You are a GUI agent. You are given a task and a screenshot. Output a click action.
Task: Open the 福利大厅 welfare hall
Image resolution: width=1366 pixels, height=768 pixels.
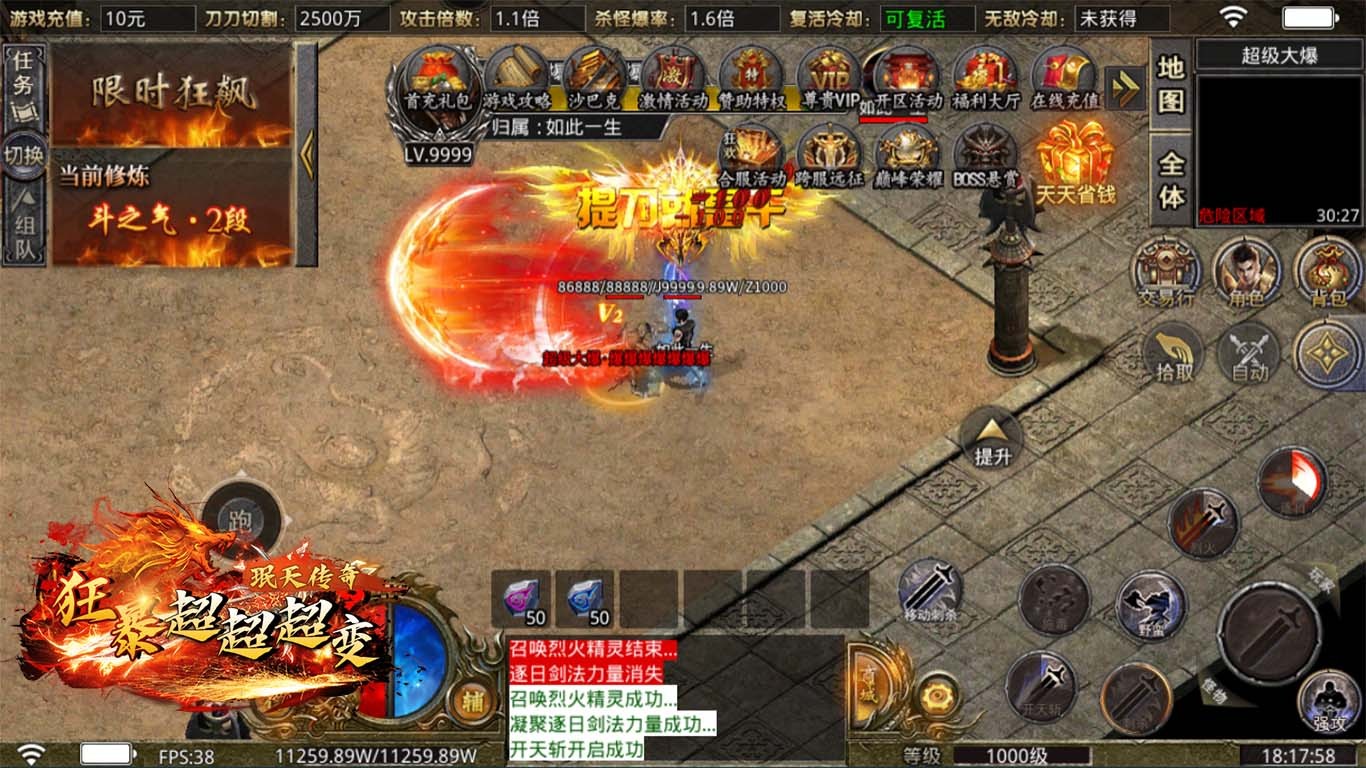[x=986, y=79]
